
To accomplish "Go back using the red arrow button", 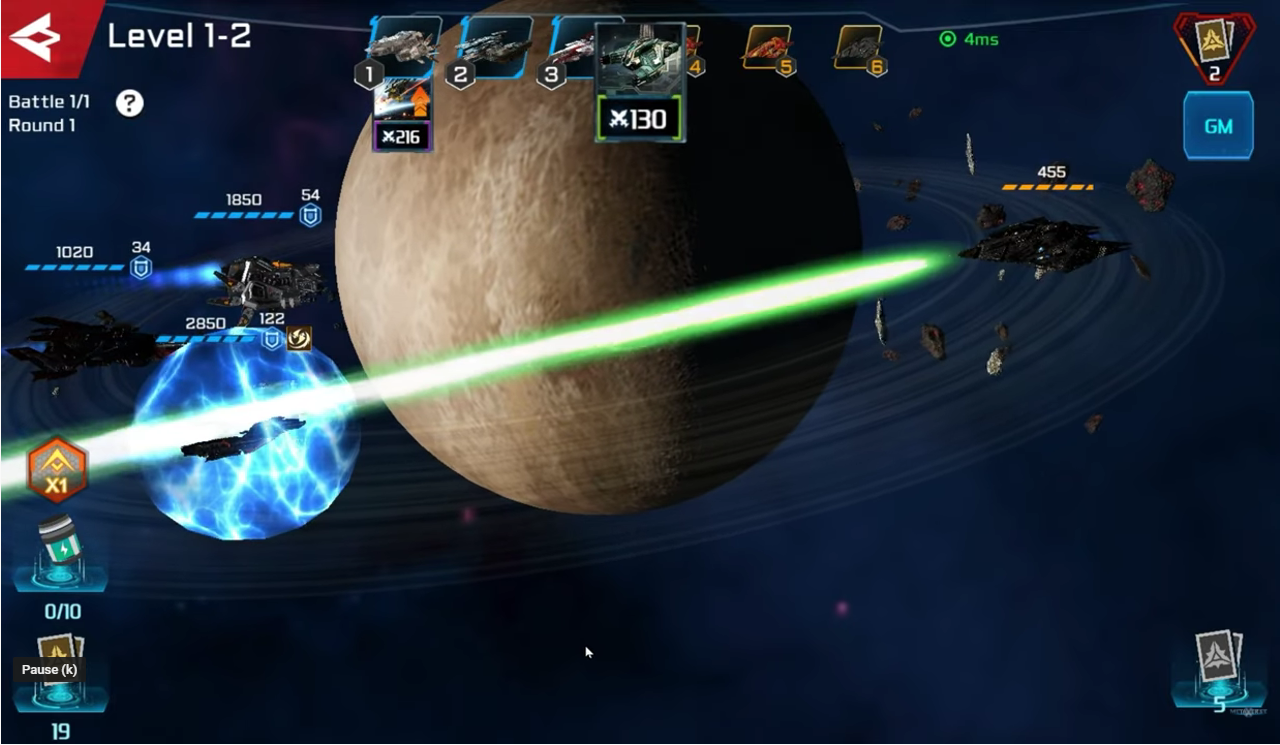I will click(x=38, y=36).
